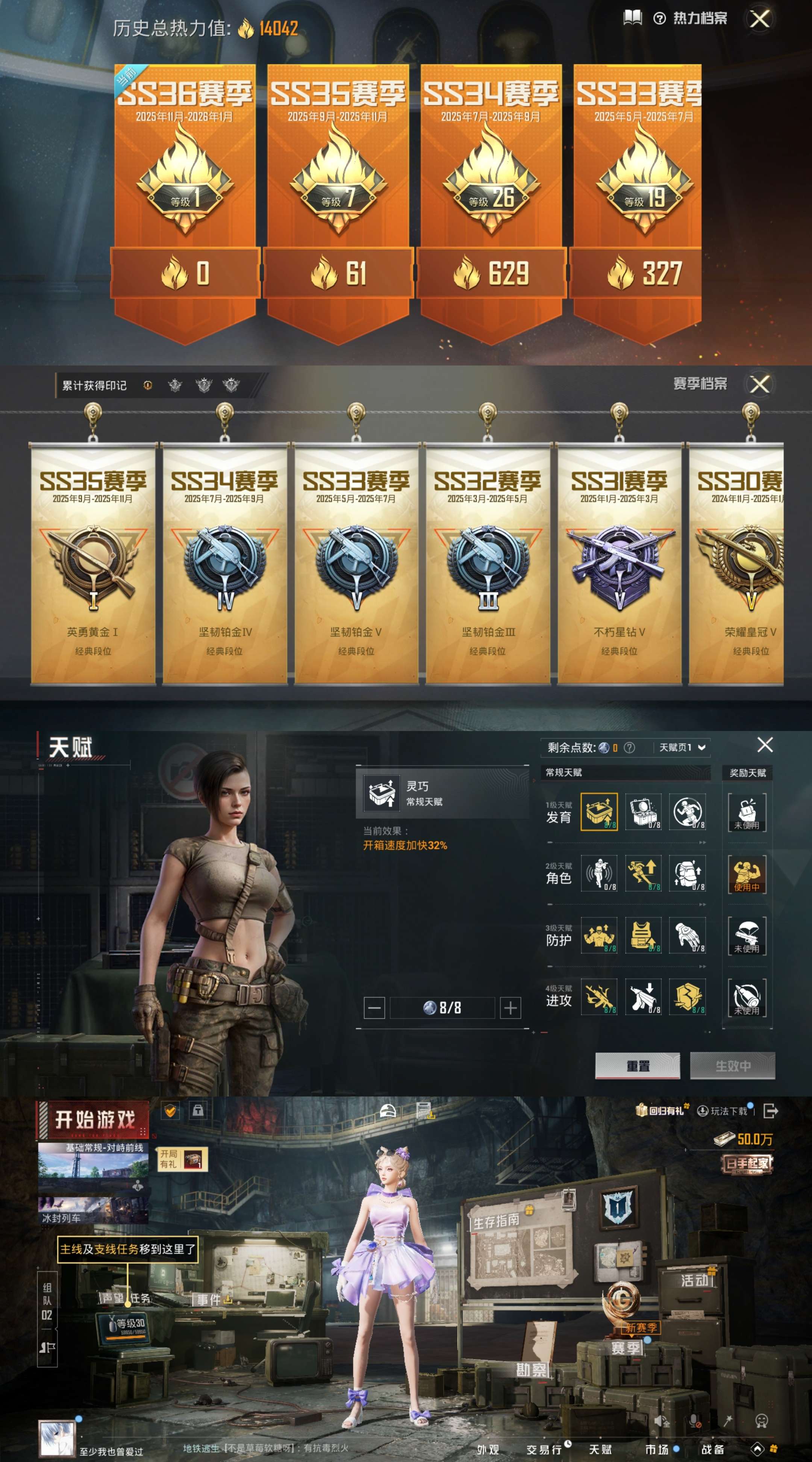
Task: Open the 天赋页1 dropdown
Action: point(682,748)
